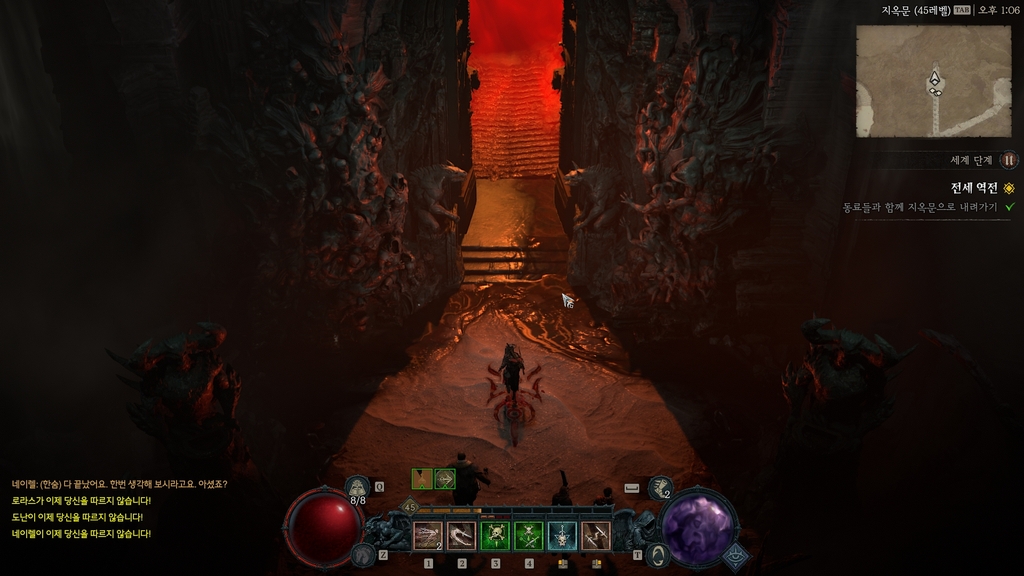The height and width of the screenshot is (576, 1024).
Task: Cast the green skull skill in slot 3
Action: 495,537
